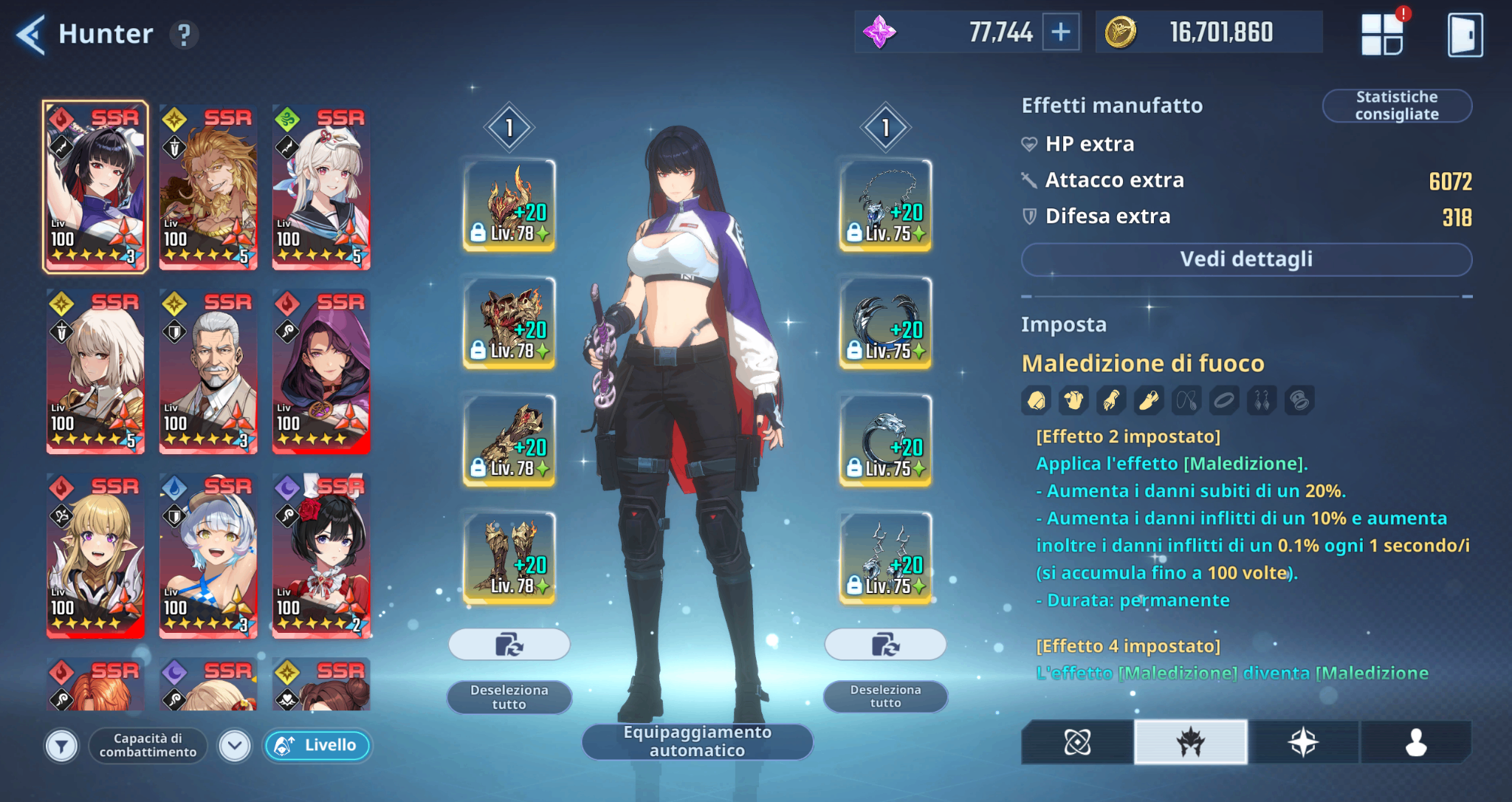Choose the blonde elf hunter card

click(95, 556)
